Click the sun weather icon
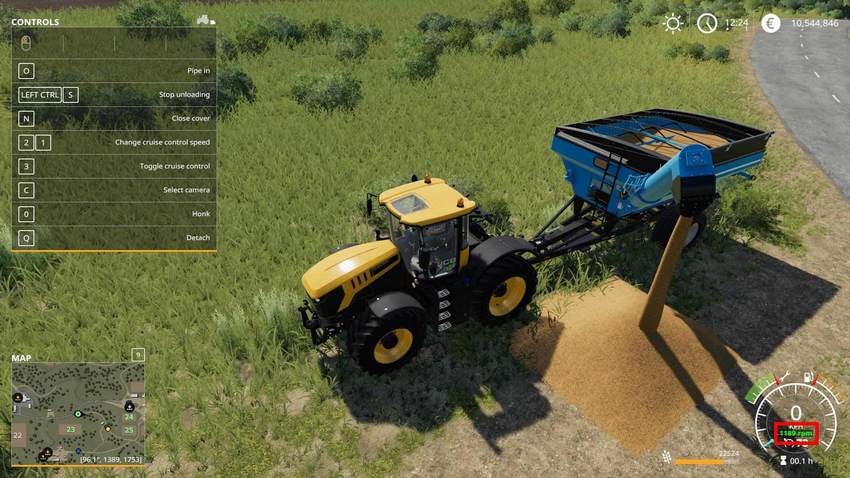This screenshot has width=850, height=478. 673,23
